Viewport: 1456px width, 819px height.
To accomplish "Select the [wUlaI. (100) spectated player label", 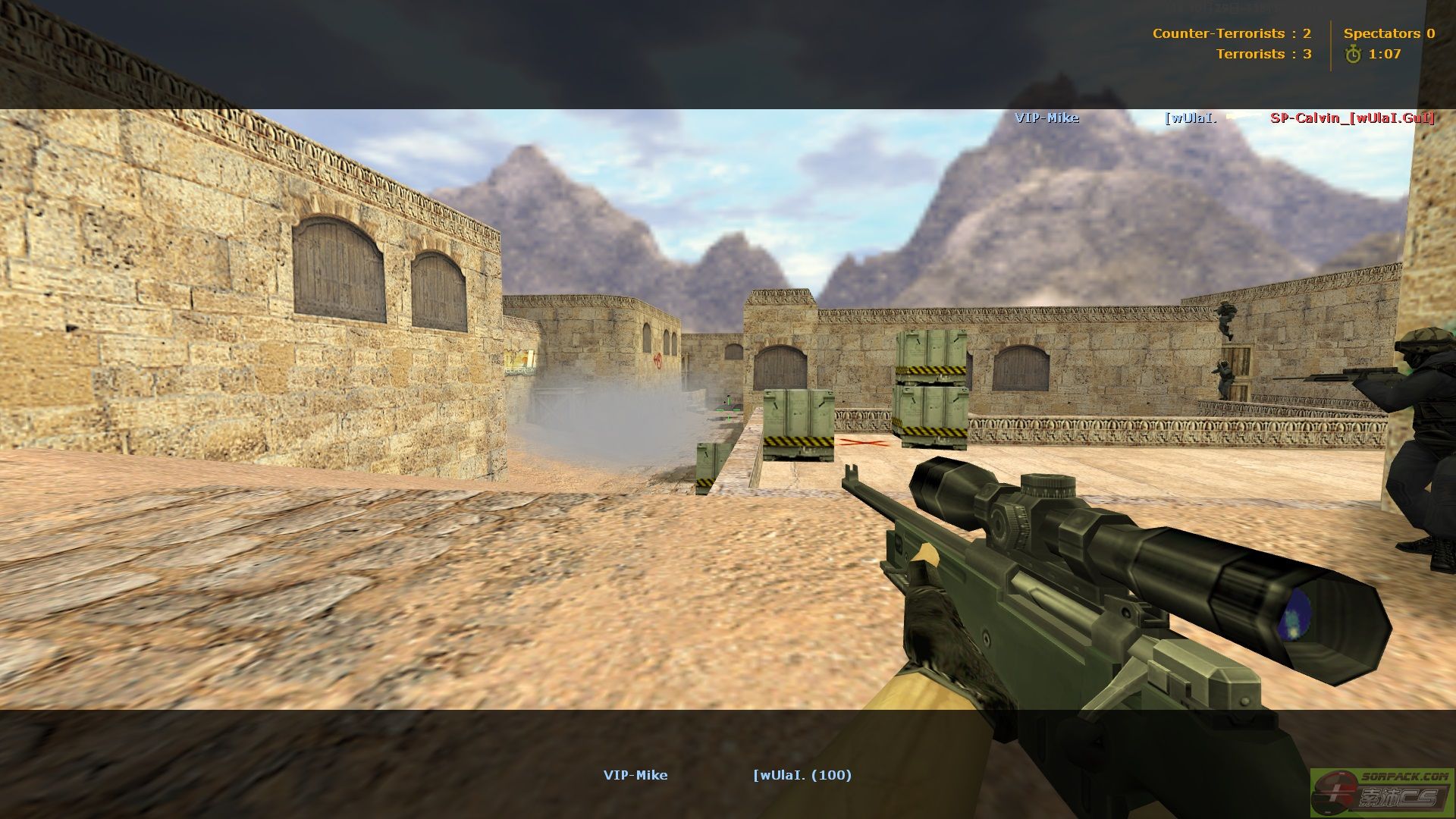I will 802,775.
